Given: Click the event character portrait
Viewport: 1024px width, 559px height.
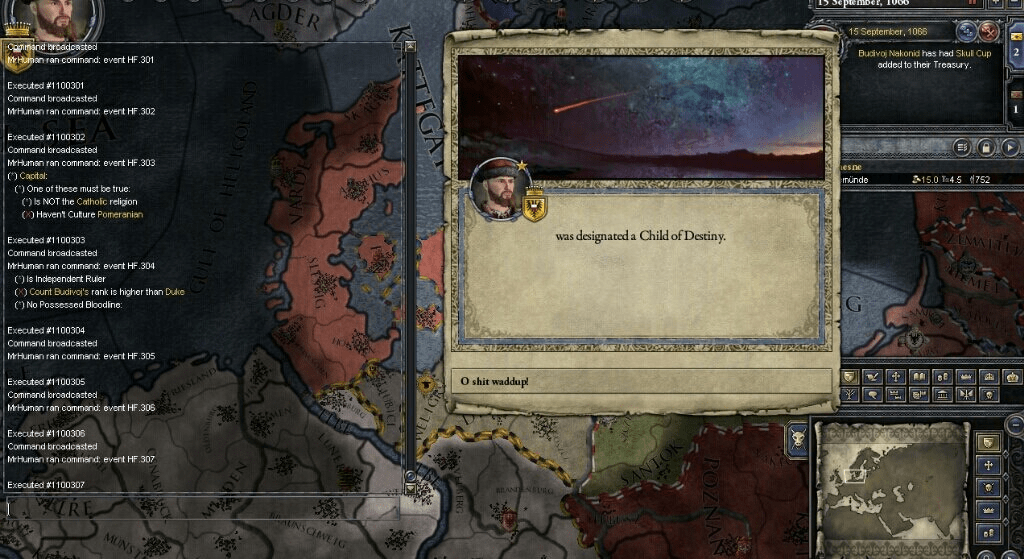Looking at the screenshot, I should [498, 188].
